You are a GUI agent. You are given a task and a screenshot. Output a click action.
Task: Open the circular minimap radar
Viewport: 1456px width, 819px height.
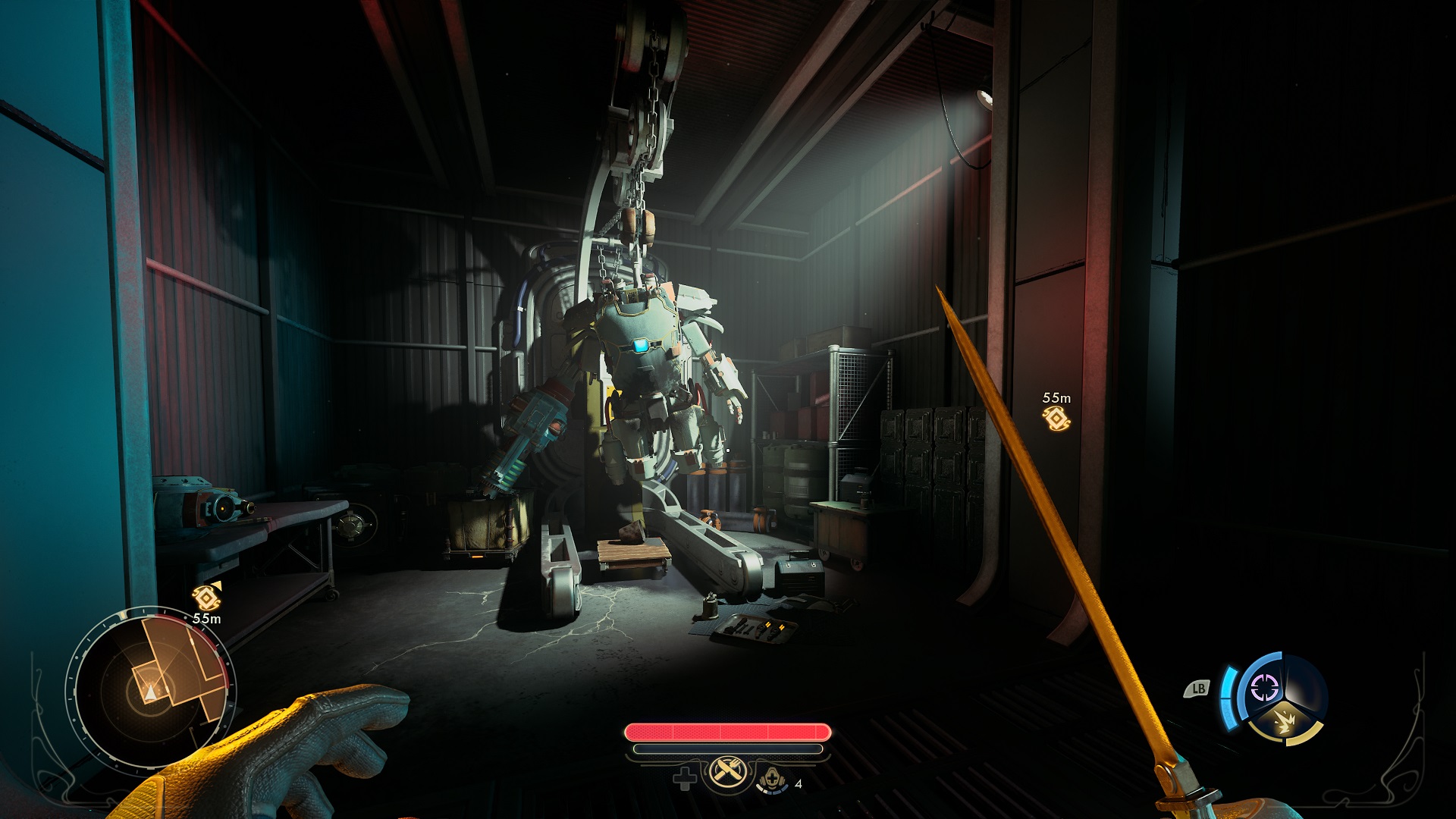pyautogui.click(x=152, y=689)
